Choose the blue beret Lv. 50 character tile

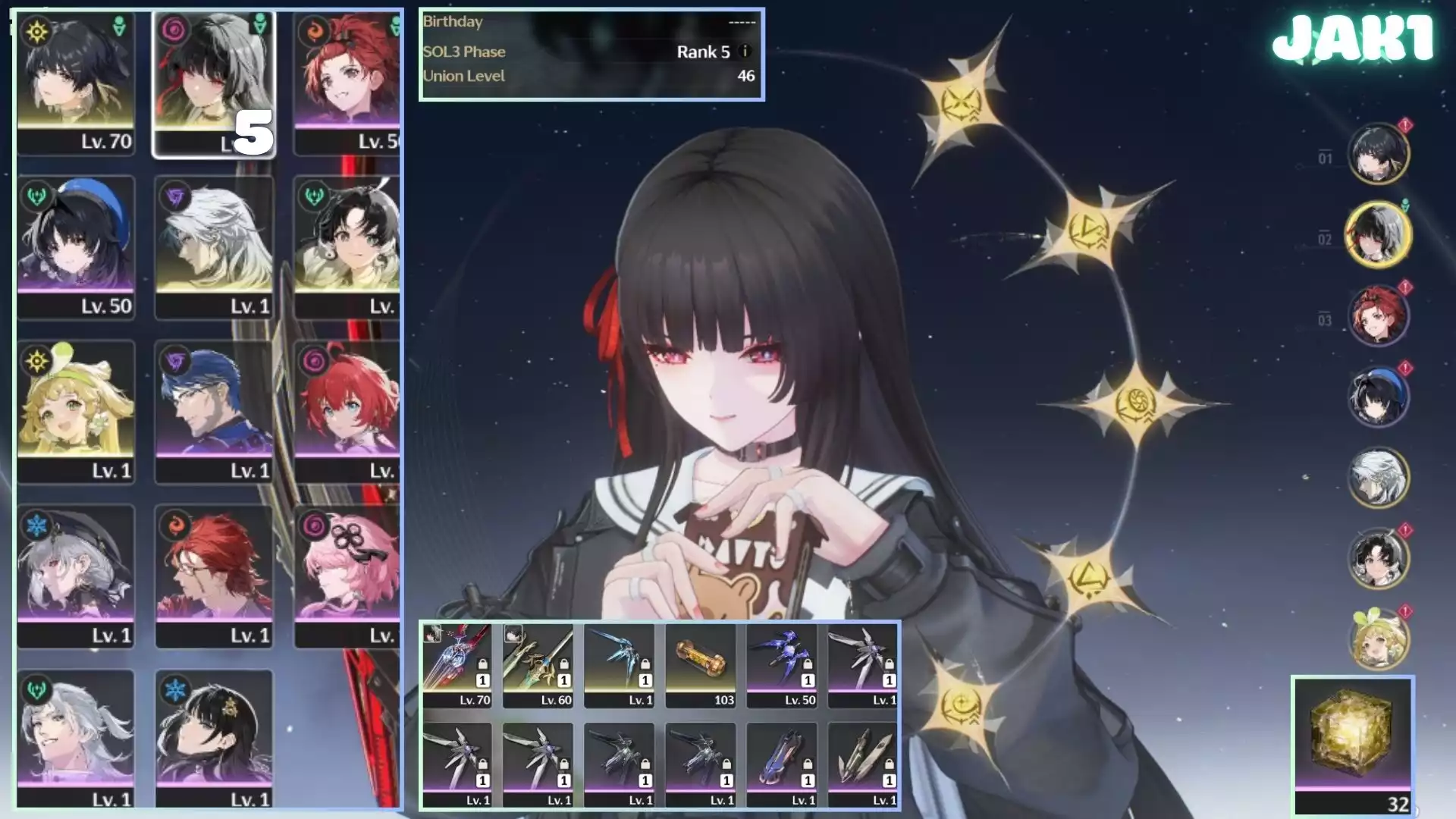(76, 246)
